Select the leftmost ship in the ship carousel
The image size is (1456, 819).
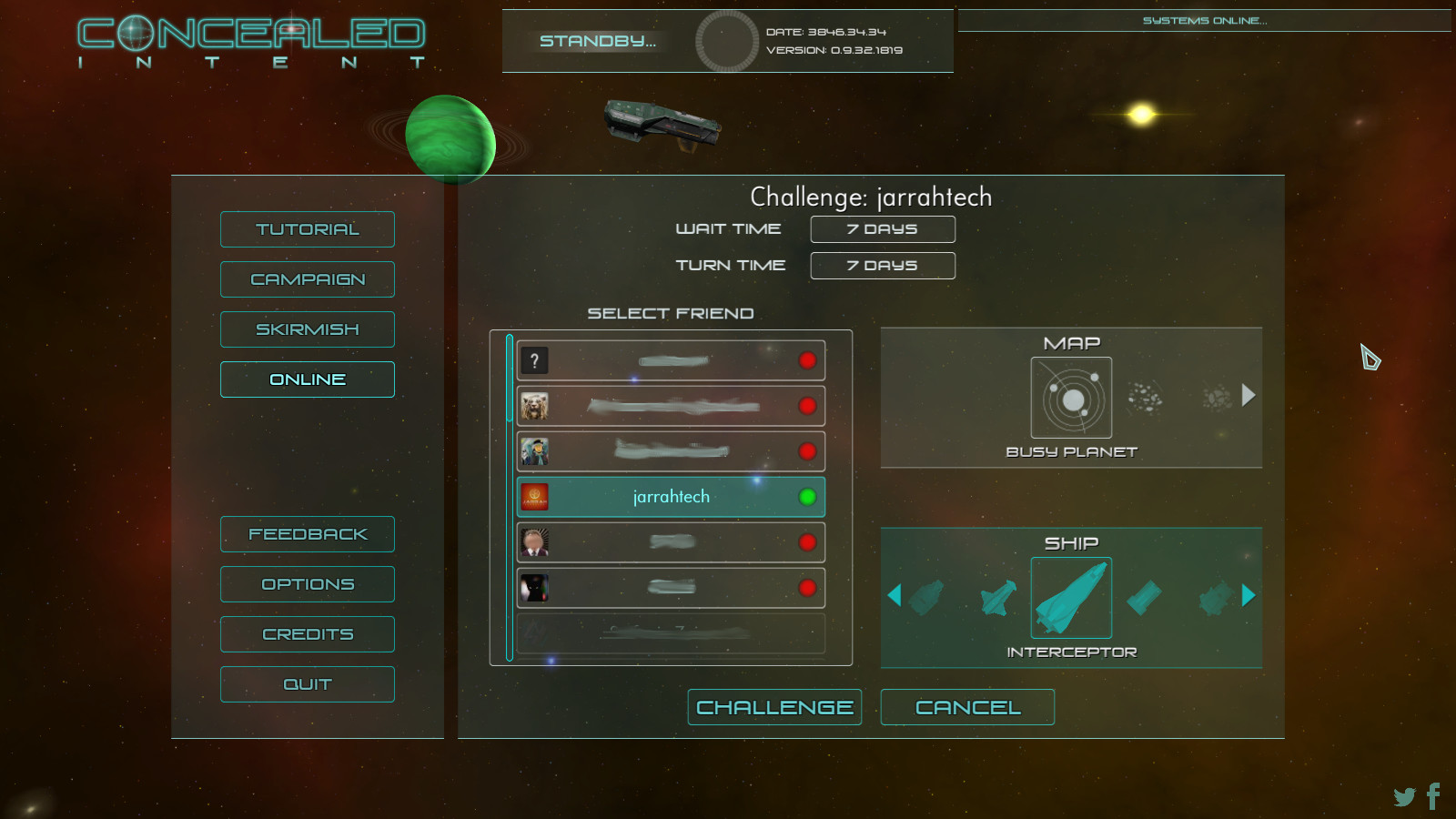927,596
